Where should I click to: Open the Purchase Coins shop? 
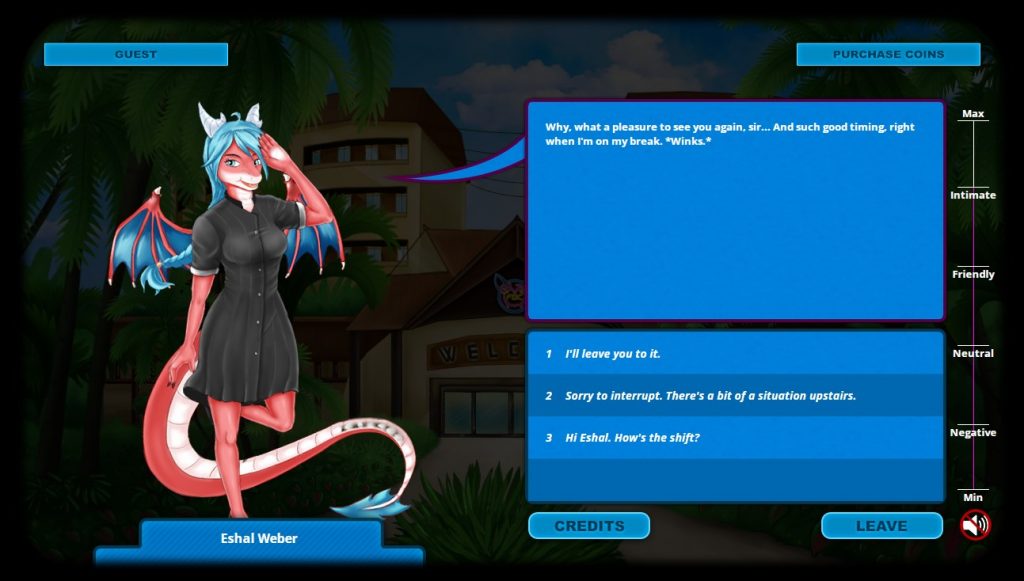pyautogui.click(x=888, y=54)
